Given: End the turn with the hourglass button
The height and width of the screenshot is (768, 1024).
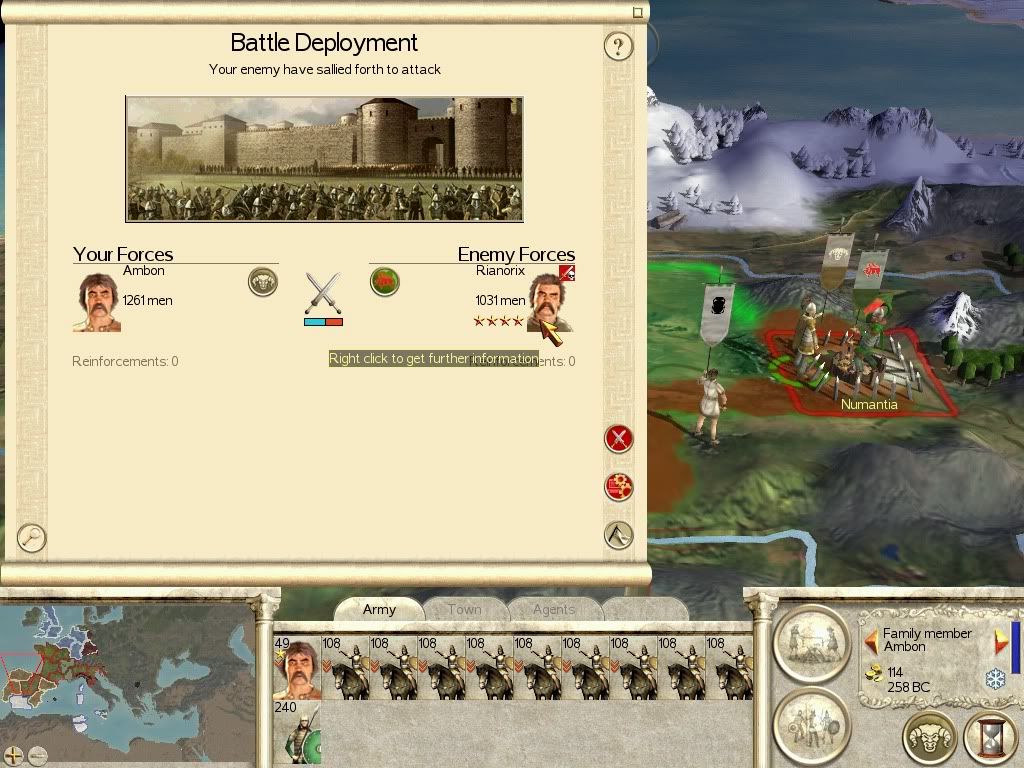Looking at the screenshot, I should click(x=990, y=739).
